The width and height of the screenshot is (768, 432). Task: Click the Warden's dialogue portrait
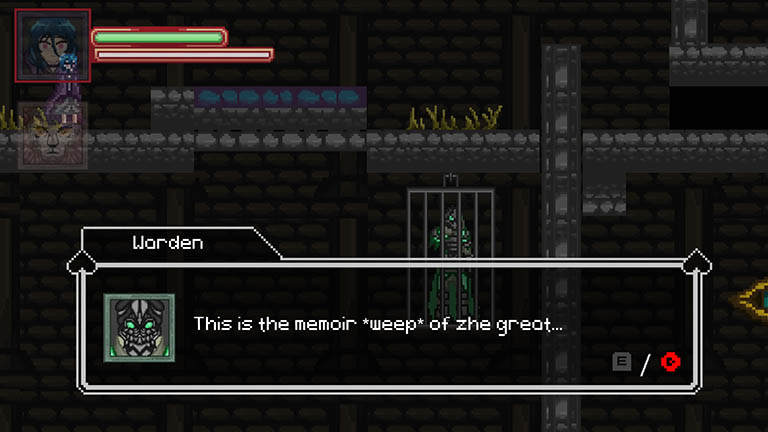click(x=139, y=328)
